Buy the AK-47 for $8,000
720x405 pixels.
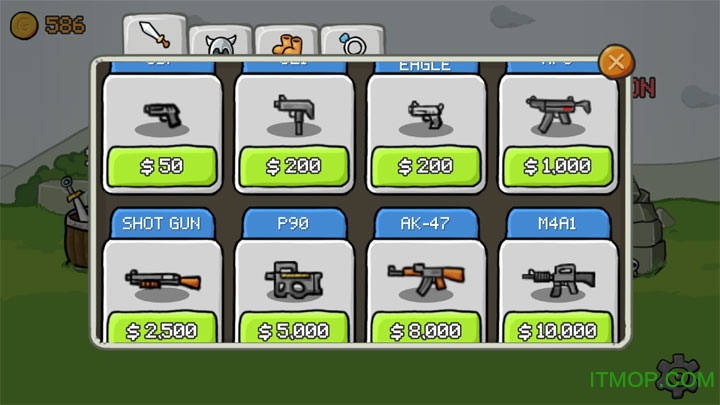click(x=426, y=329)
